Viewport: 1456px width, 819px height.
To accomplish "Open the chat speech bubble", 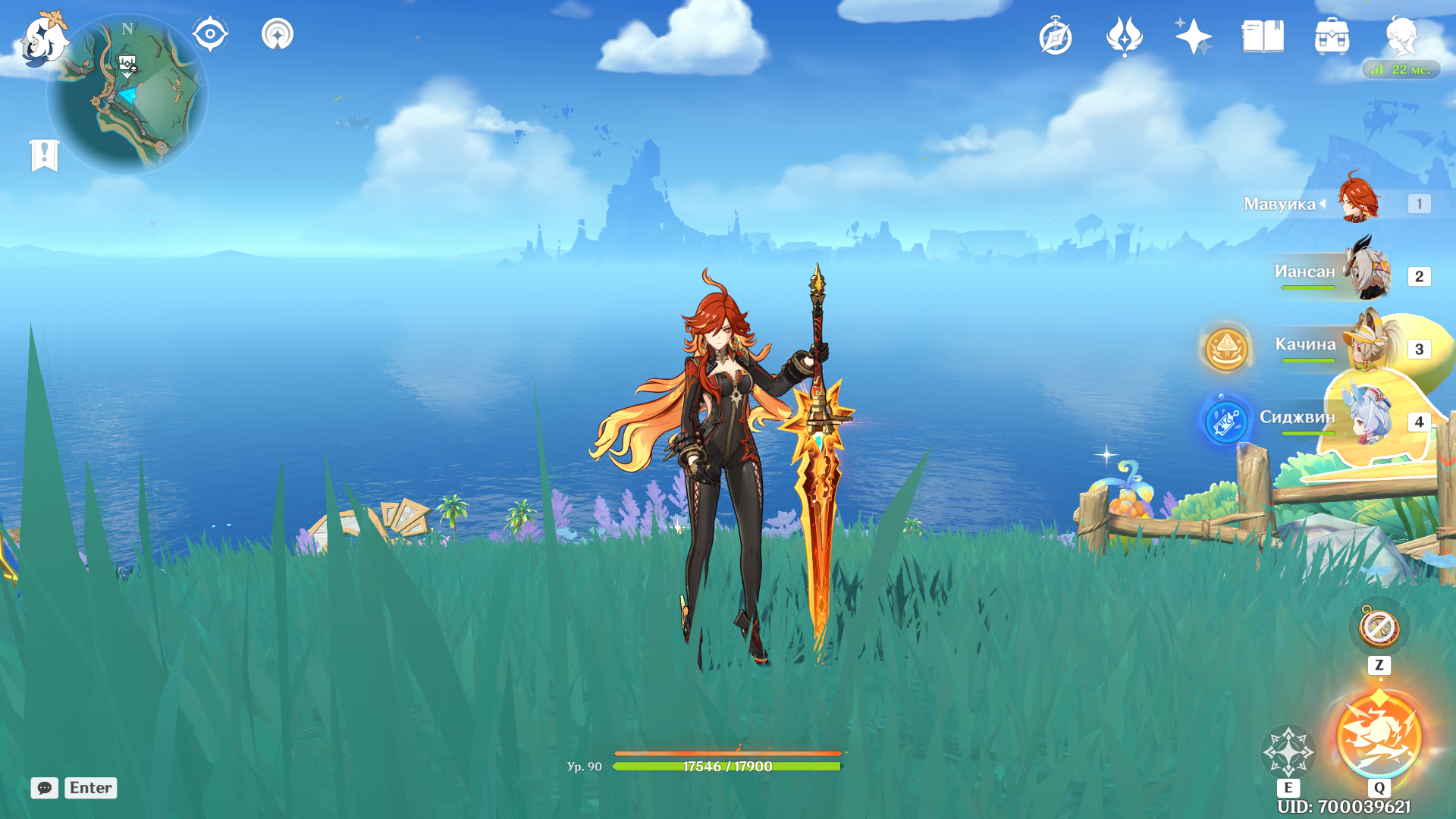I will 45,788.
